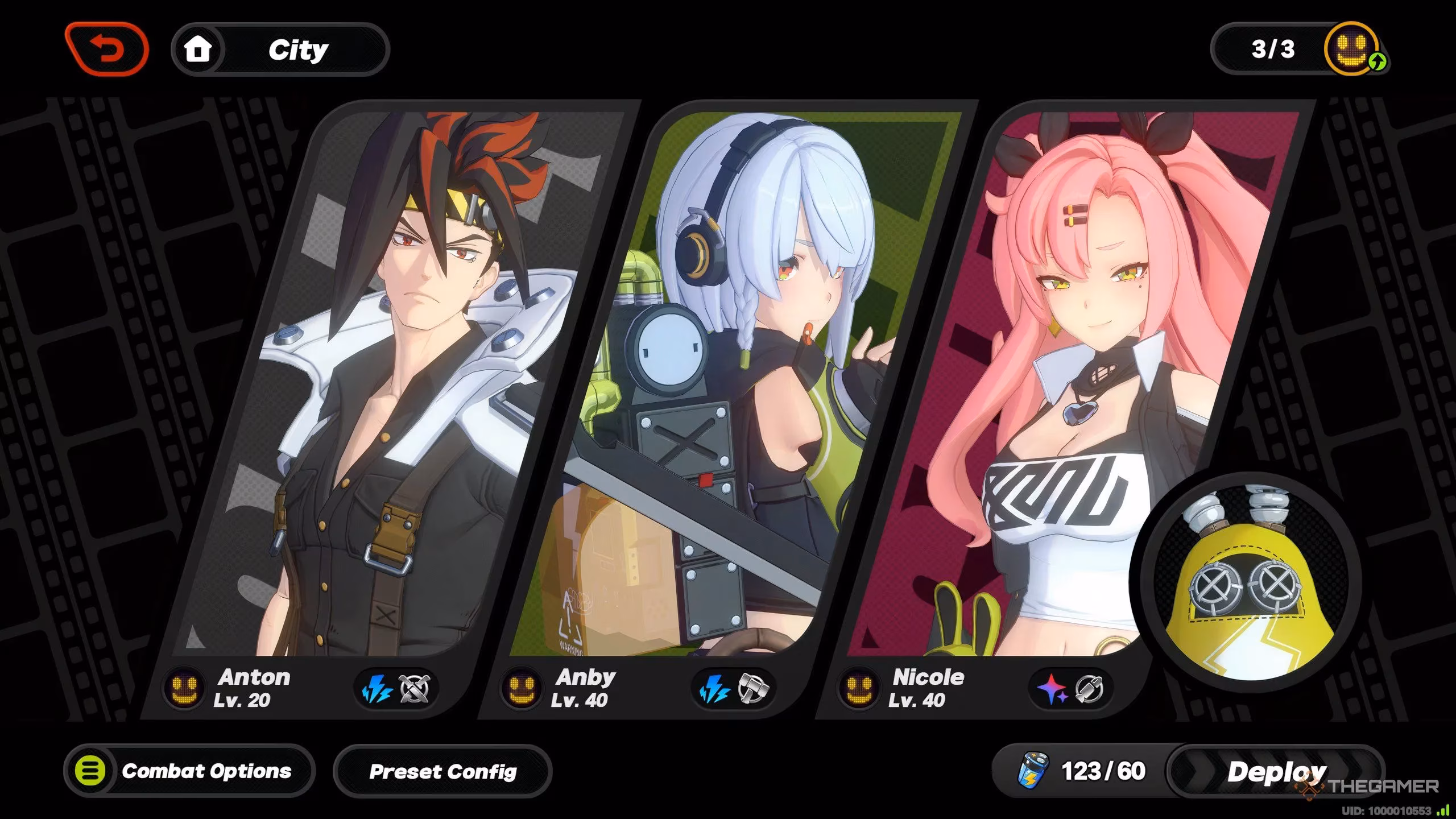
Task: Open the Combat Options menu
Action: tap(189, 771)
